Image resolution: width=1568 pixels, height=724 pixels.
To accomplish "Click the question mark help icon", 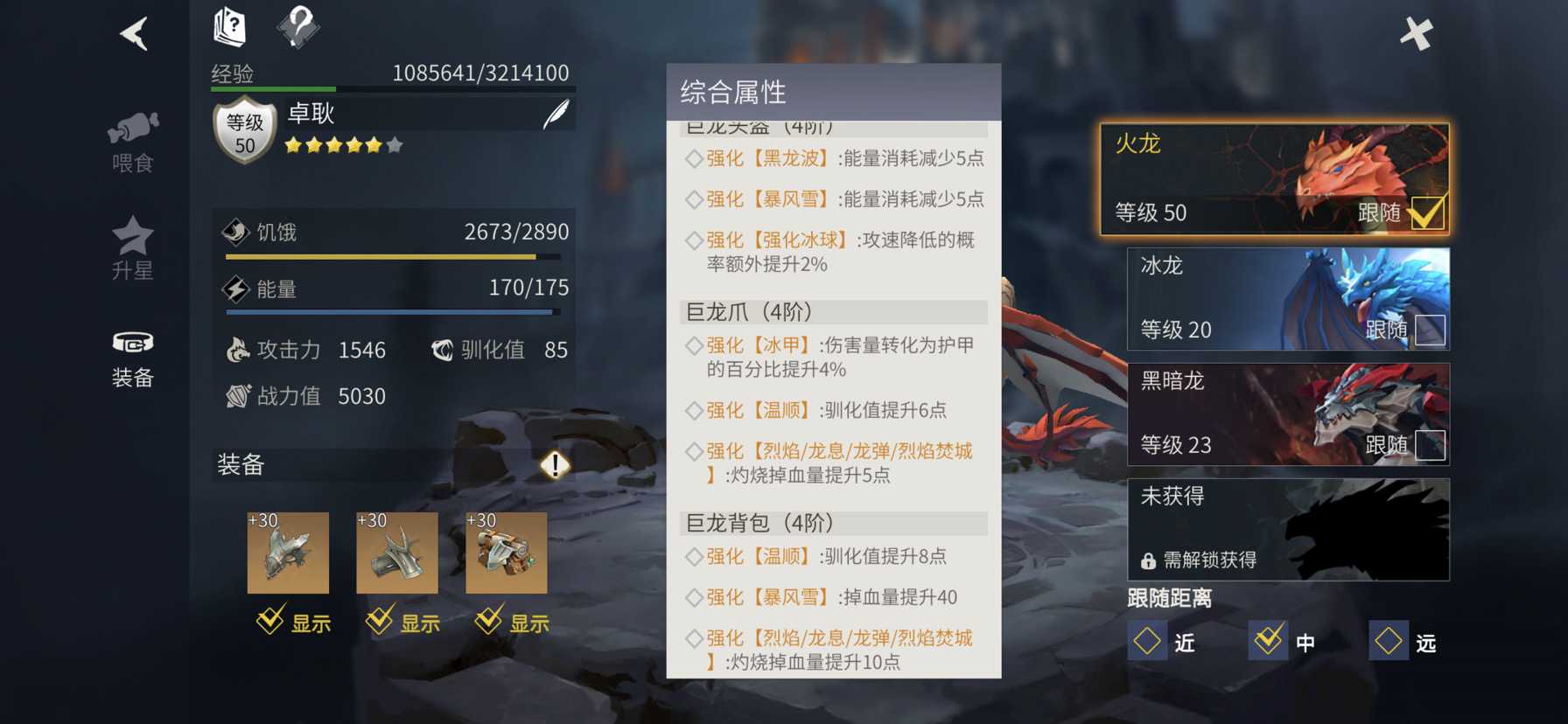I will tap(299, 25).
